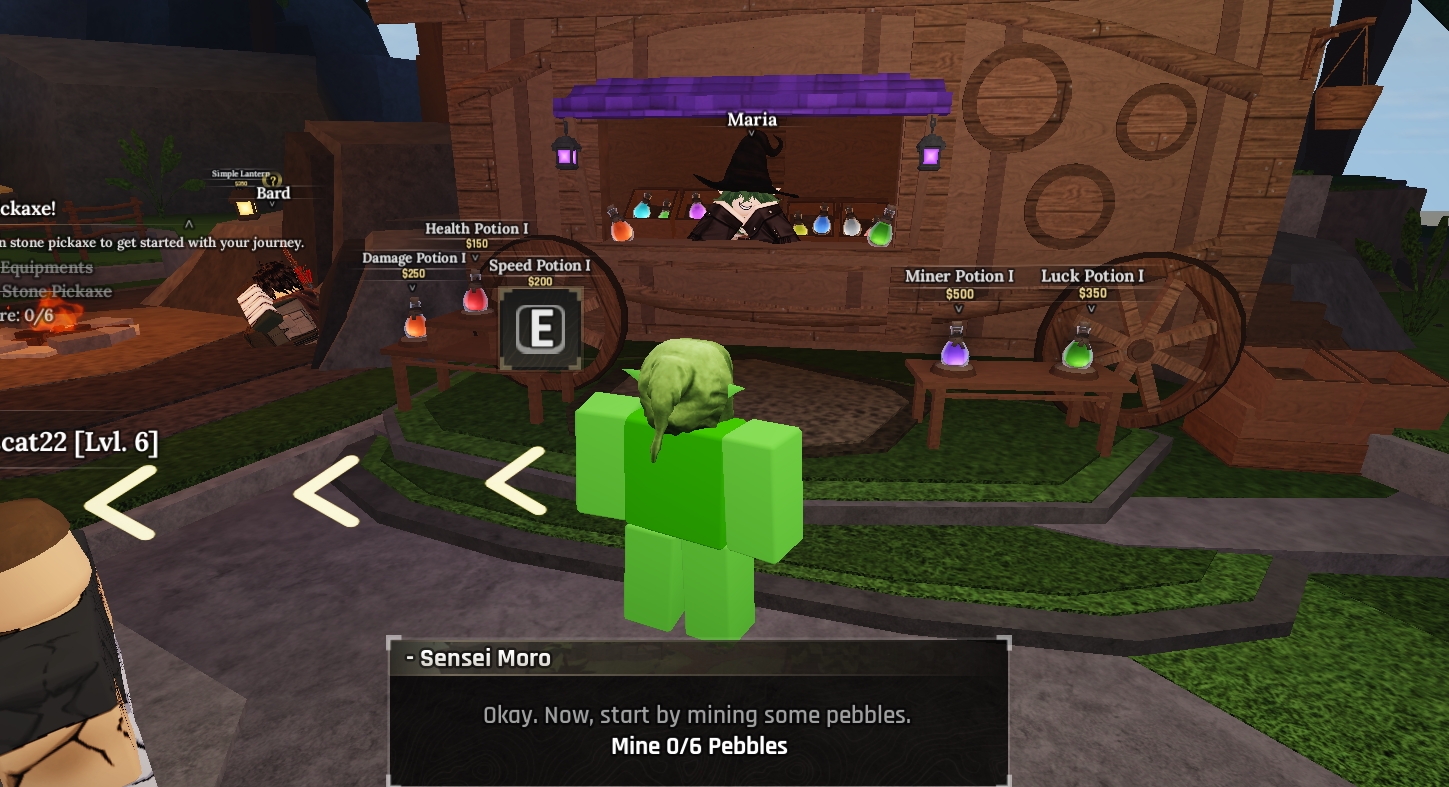Viewport: 1449px width, 787px height.
Task: Click the Simple Lantern on Bard's counter
Action: click(x=245, y=208)
